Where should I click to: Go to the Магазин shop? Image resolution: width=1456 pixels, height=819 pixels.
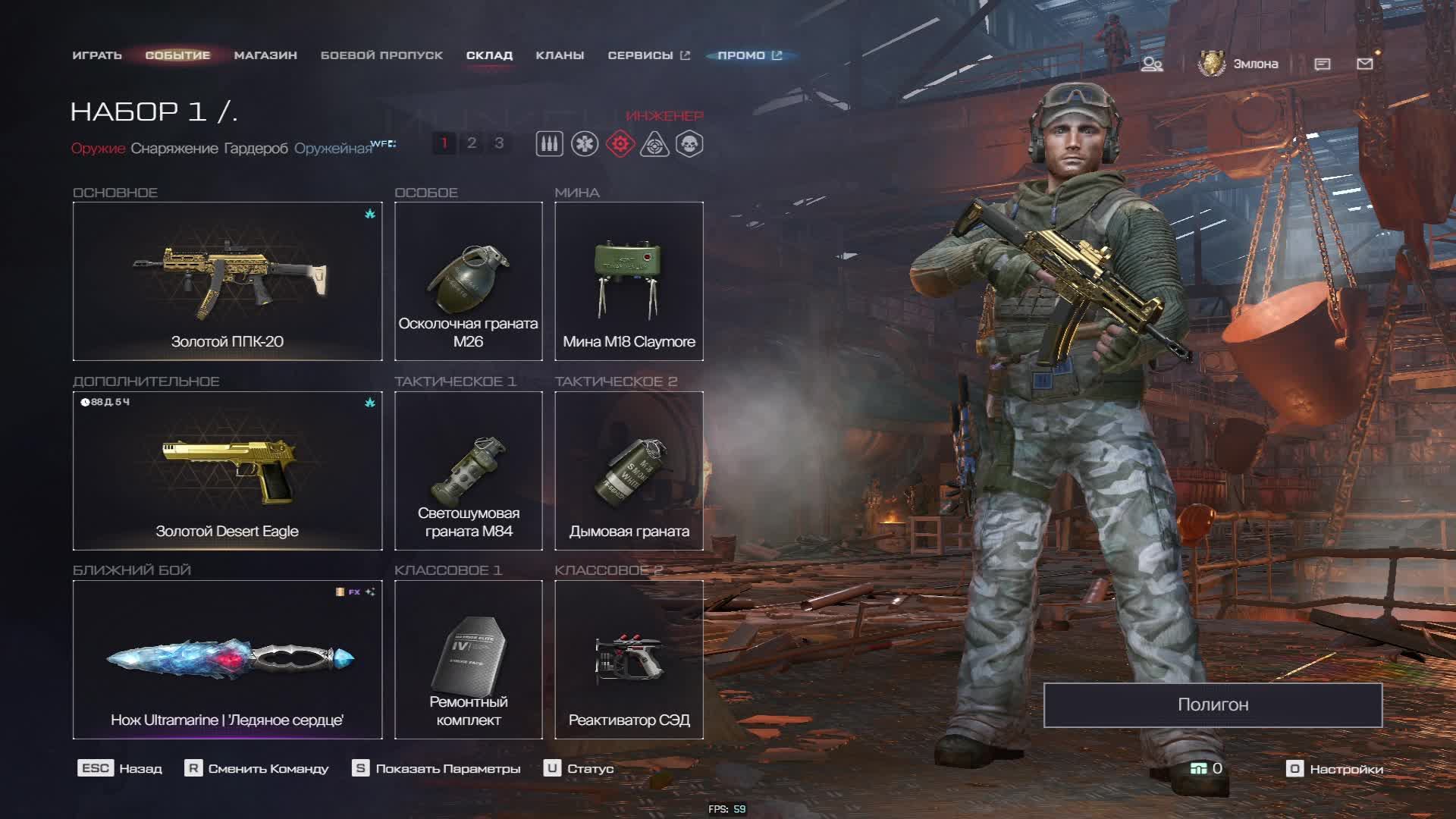point(265,55)
